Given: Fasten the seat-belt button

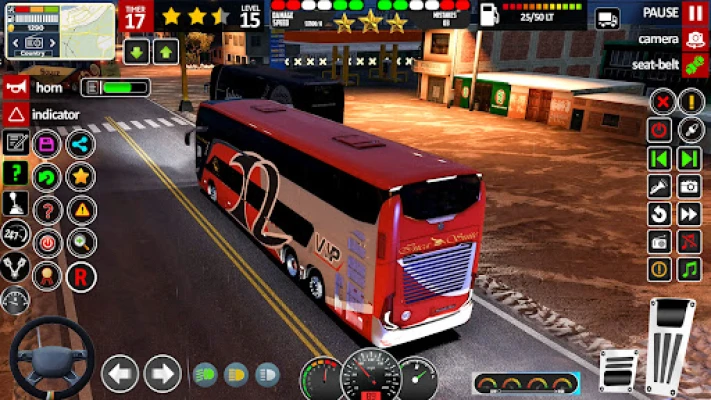Looking at the screenshot, I should (x=695, y=65).
